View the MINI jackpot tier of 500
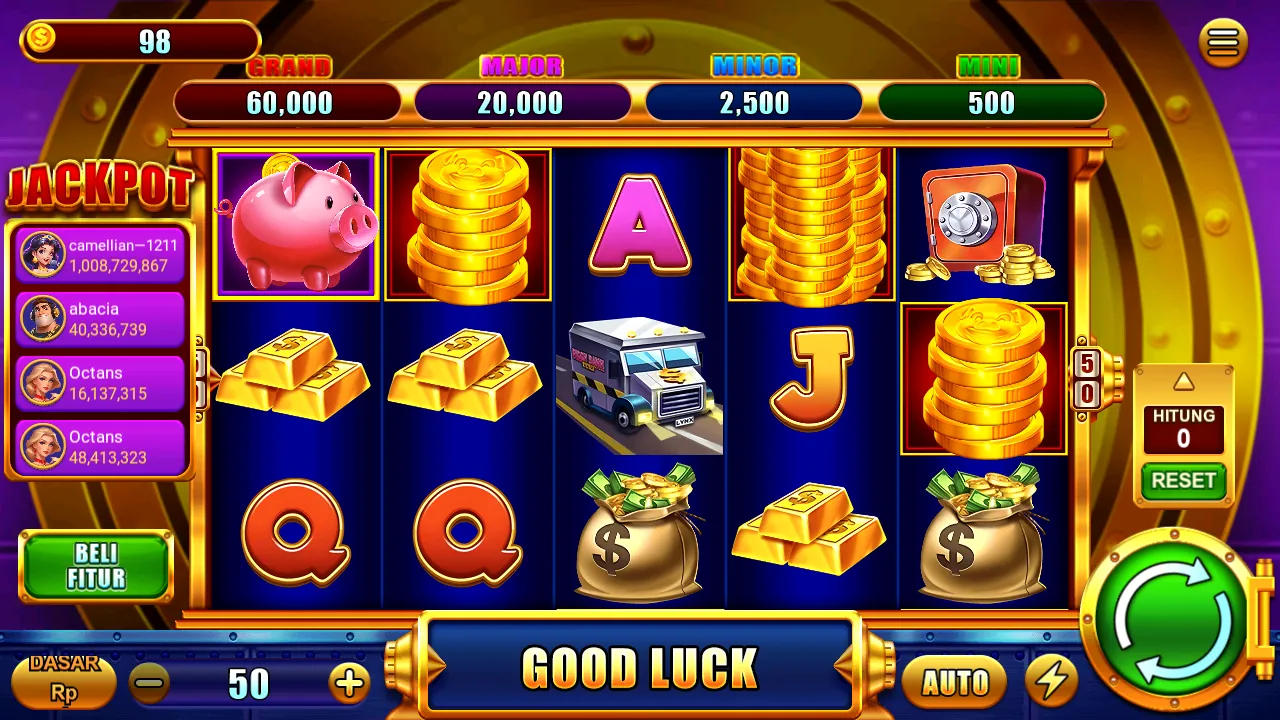Image resolution: width=1280 pixels, height=720 pixels. point(992,100)
